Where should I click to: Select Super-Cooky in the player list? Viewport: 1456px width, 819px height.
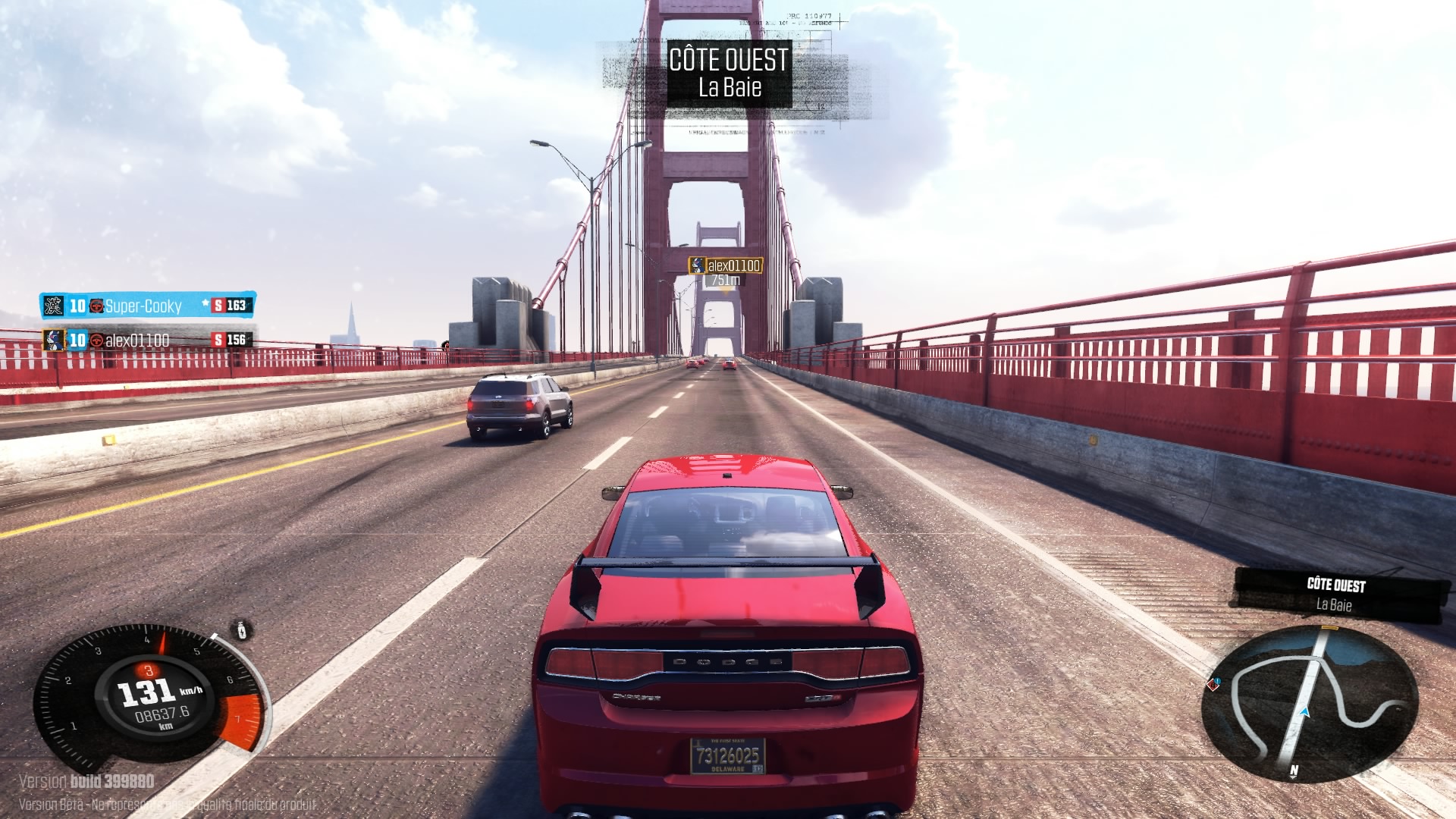coord(143,306)
